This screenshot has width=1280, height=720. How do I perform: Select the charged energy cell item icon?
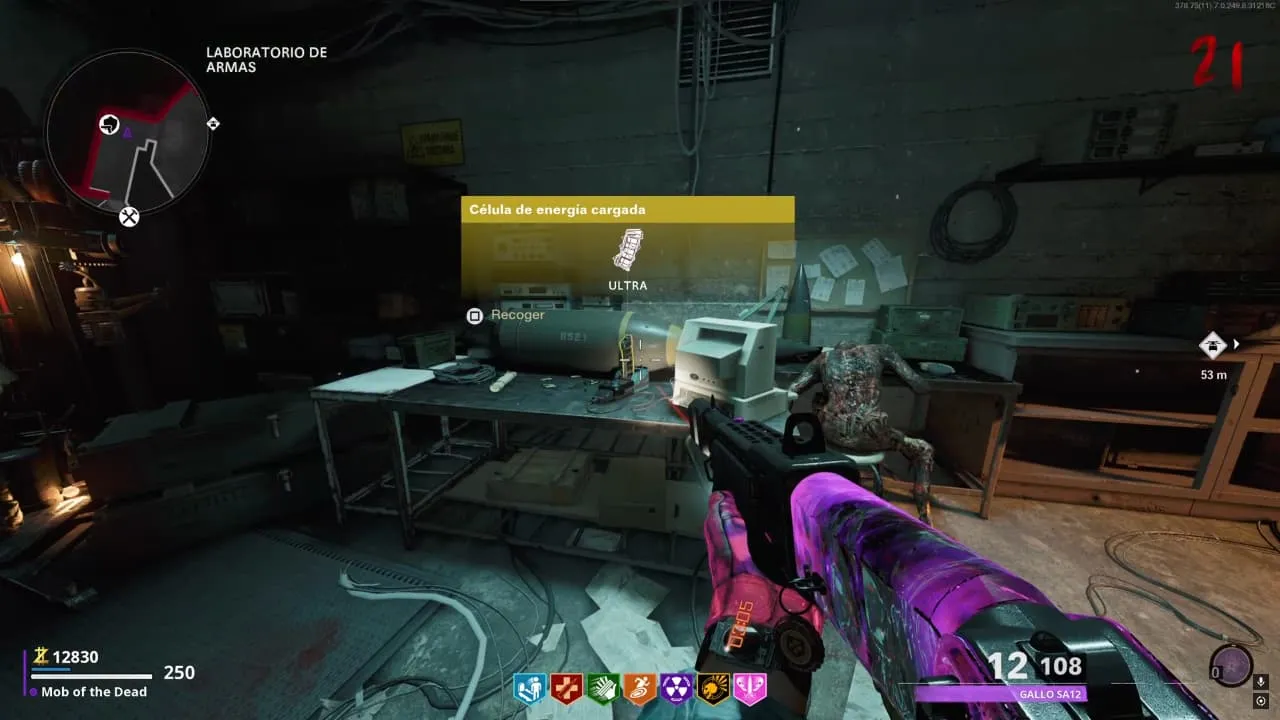tap(627, 250)
